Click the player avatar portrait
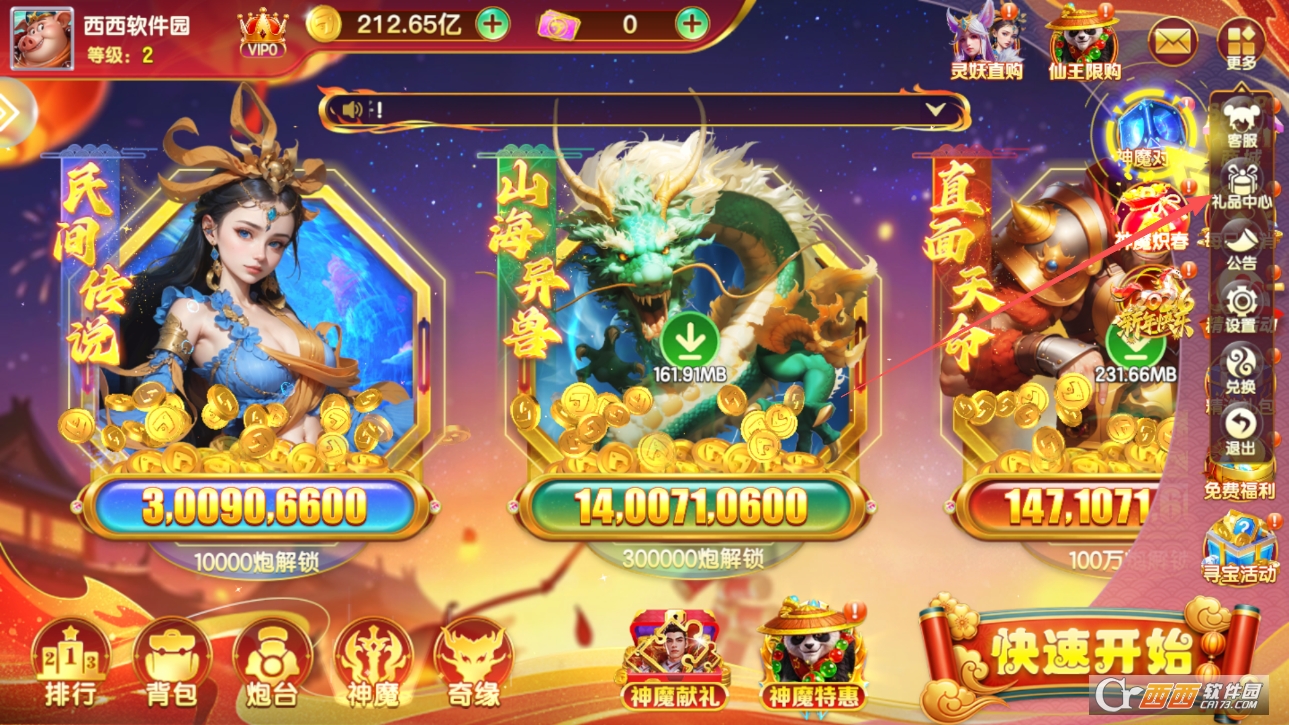Screen dimensions: 1289x725 [42, 39]
